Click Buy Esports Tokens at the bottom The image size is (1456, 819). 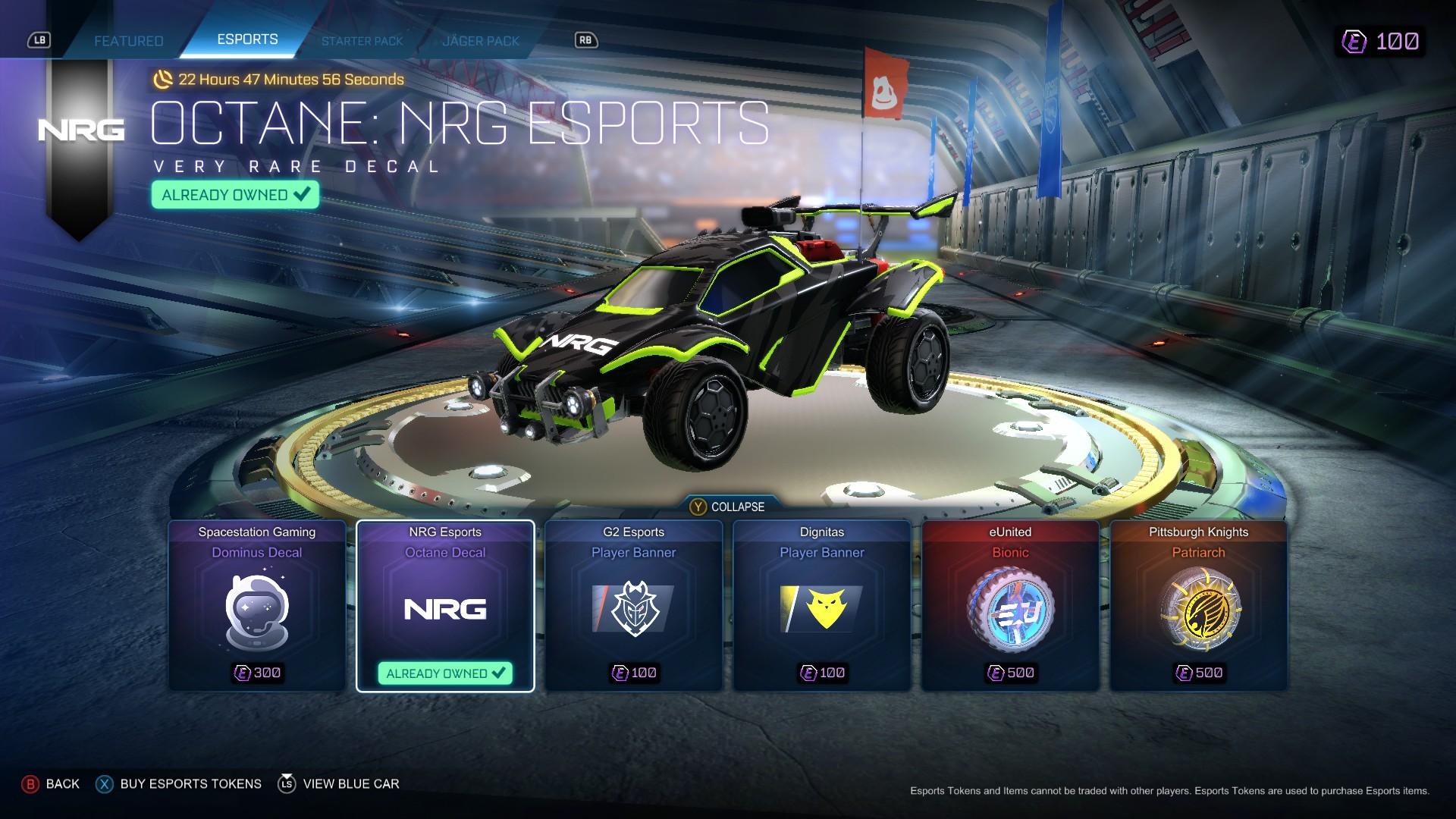pos(190,783)
